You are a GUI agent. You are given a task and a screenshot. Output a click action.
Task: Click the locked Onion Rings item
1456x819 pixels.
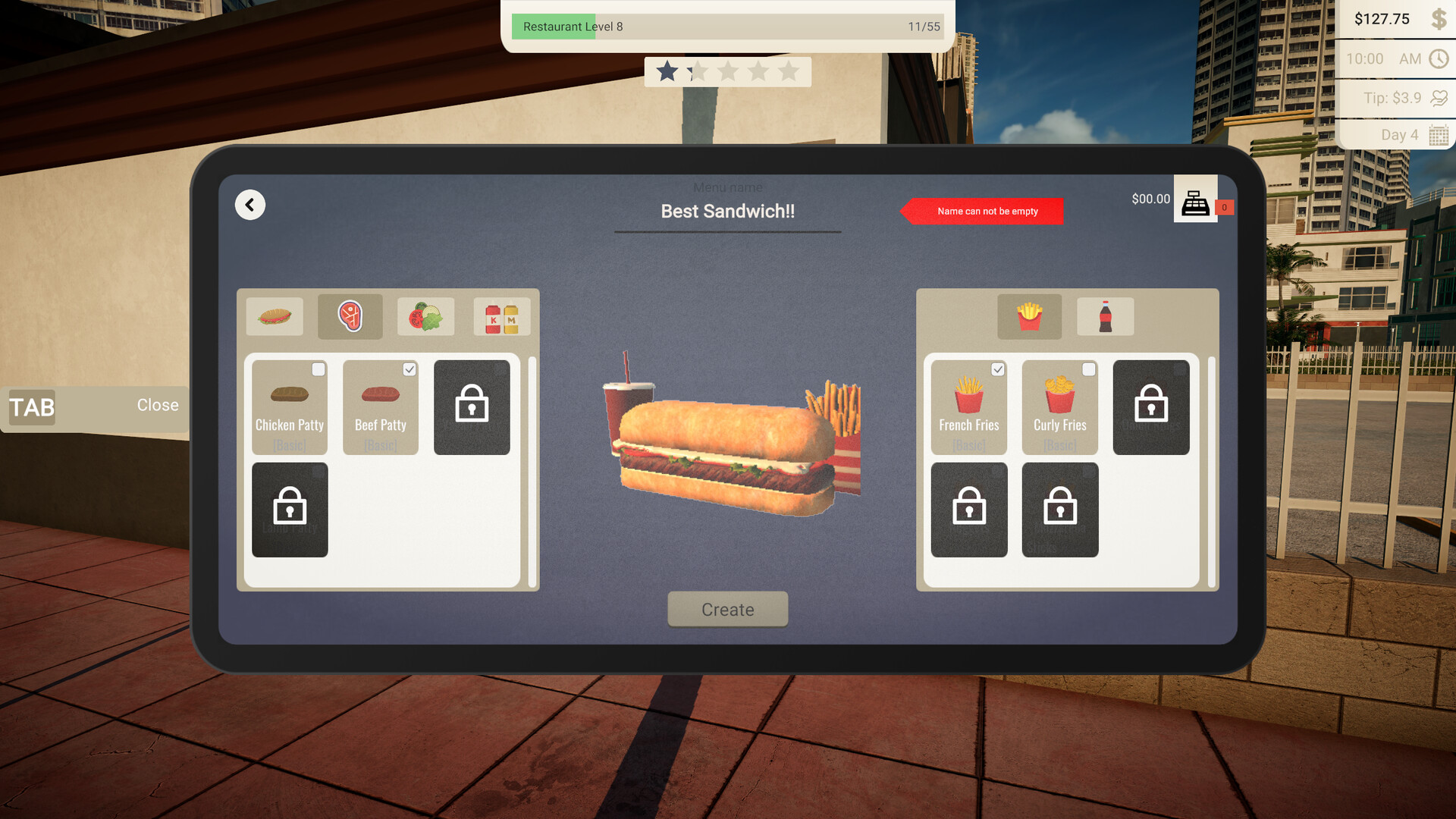pyautogui.click(x=1151, y=407)
